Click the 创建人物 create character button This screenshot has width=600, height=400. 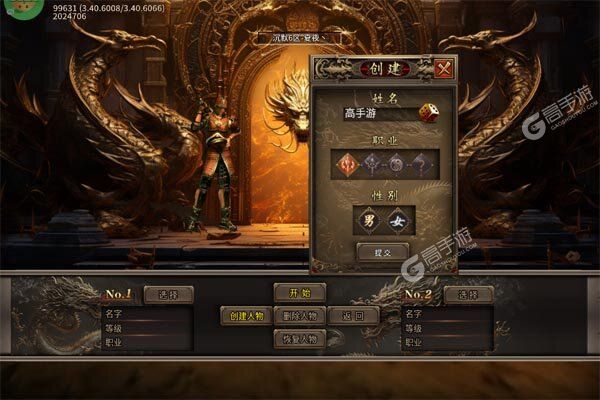pos(245,316)
